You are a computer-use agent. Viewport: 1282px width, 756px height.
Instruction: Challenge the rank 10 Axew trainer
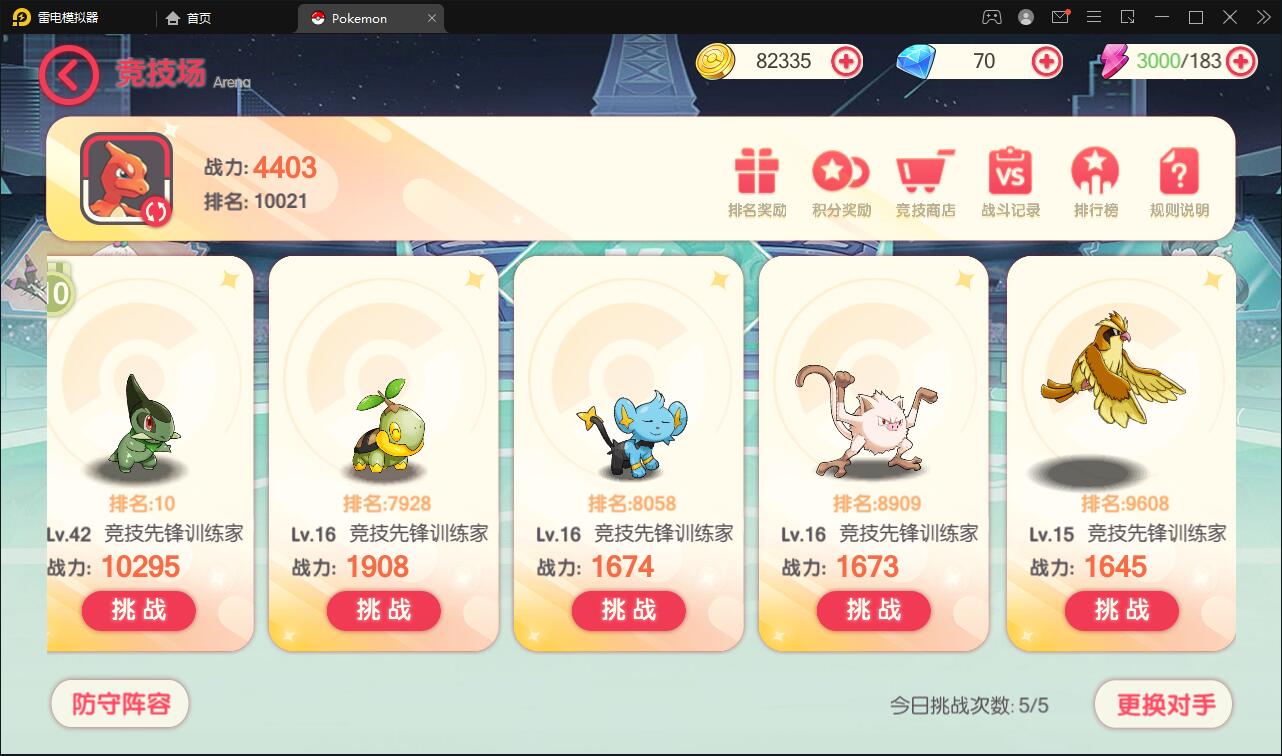[x=138, y=610]
